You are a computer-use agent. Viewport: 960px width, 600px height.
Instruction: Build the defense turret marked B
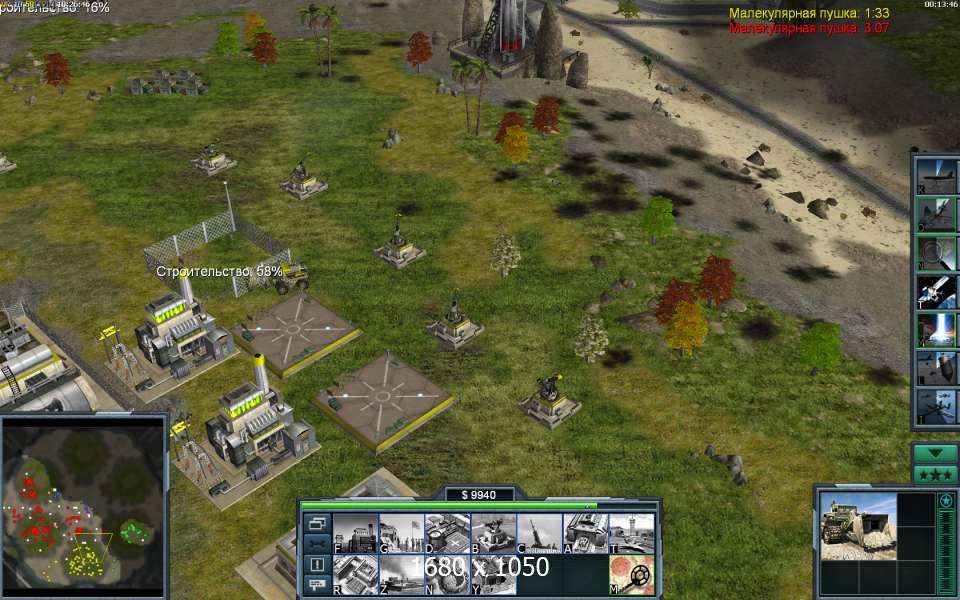pyautogui.click(x=493, y=533)
